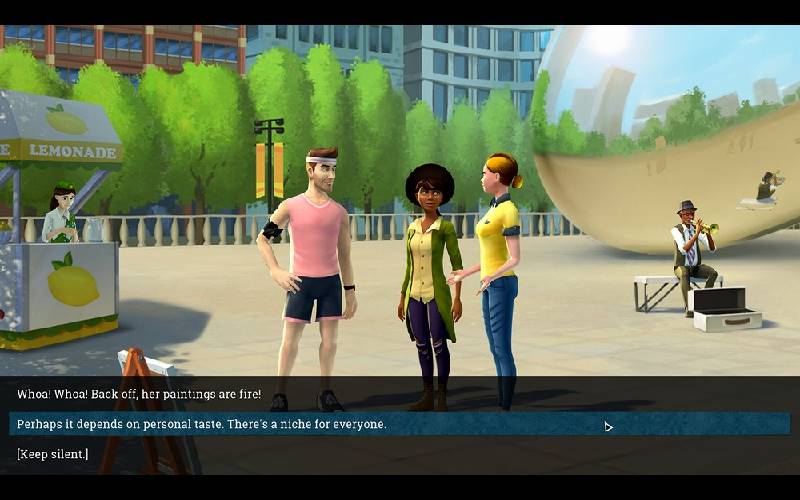
Task: Pick the [Keep silent.] dialogue option
Action: click(x=52, y=454)
